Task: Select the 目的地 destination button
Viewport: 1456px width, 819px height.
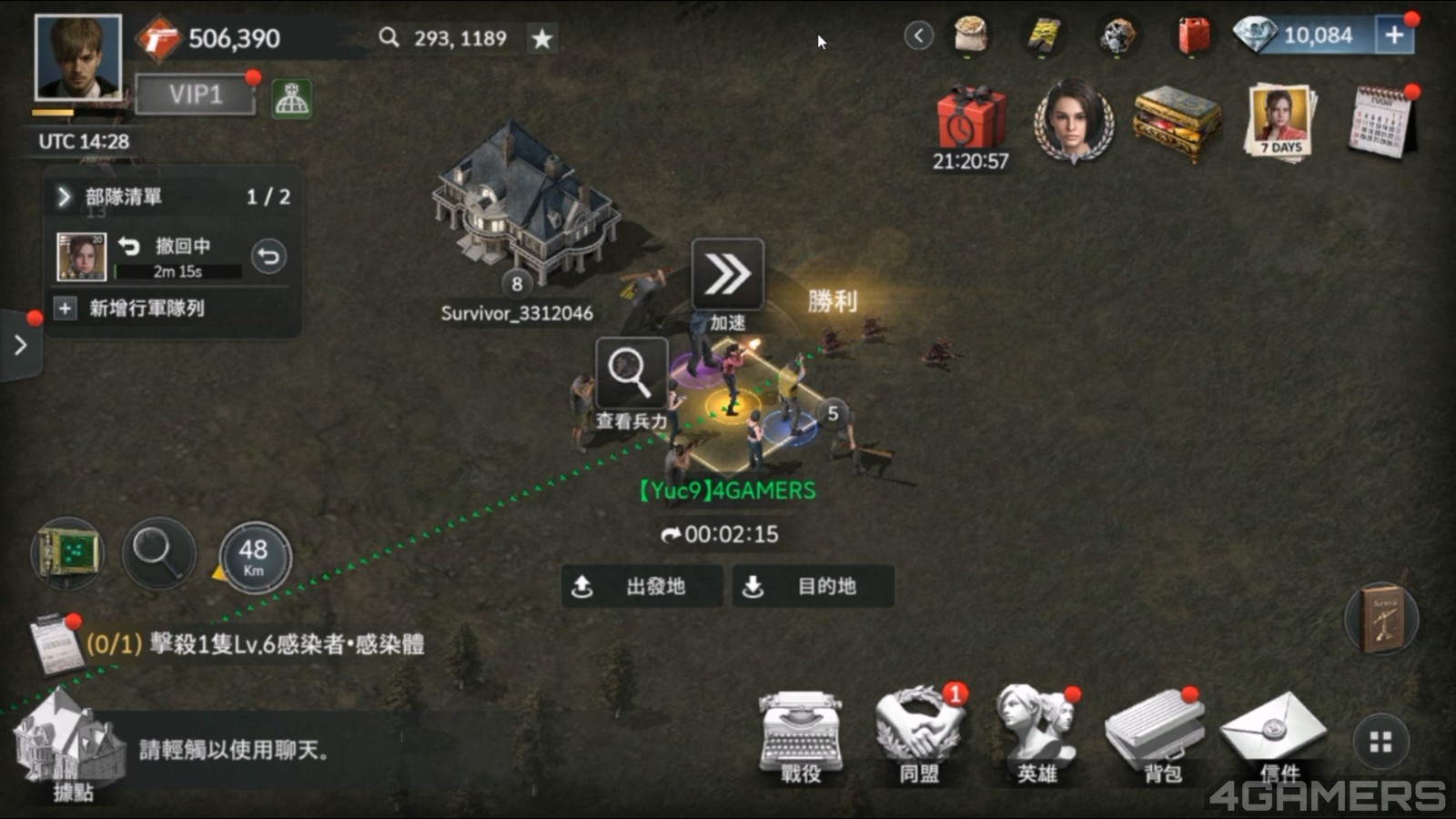Action: coord(813,586)
